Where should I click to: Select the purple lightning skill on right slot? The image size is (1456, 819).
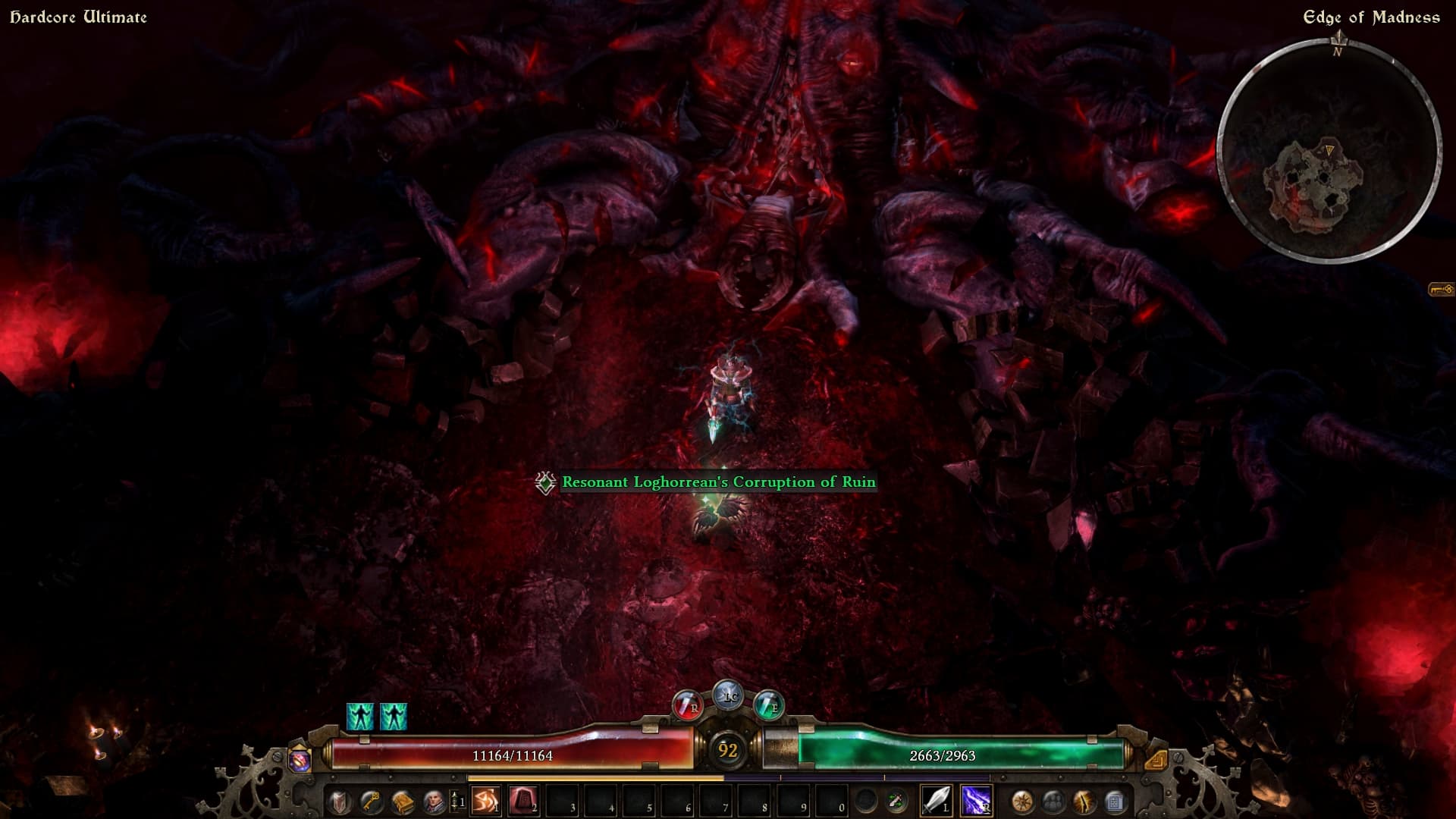point(976,801)
